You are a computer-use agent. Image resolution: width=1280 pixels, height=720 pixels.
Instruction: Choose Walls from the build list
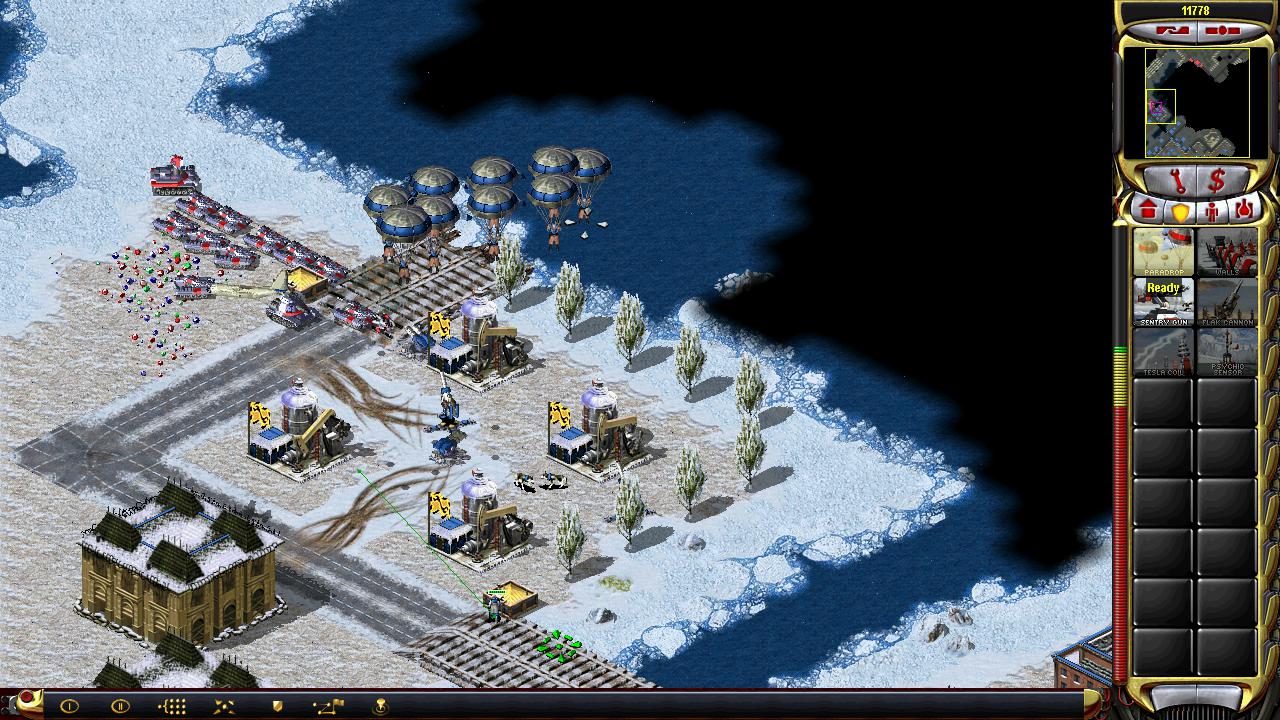1227,252
